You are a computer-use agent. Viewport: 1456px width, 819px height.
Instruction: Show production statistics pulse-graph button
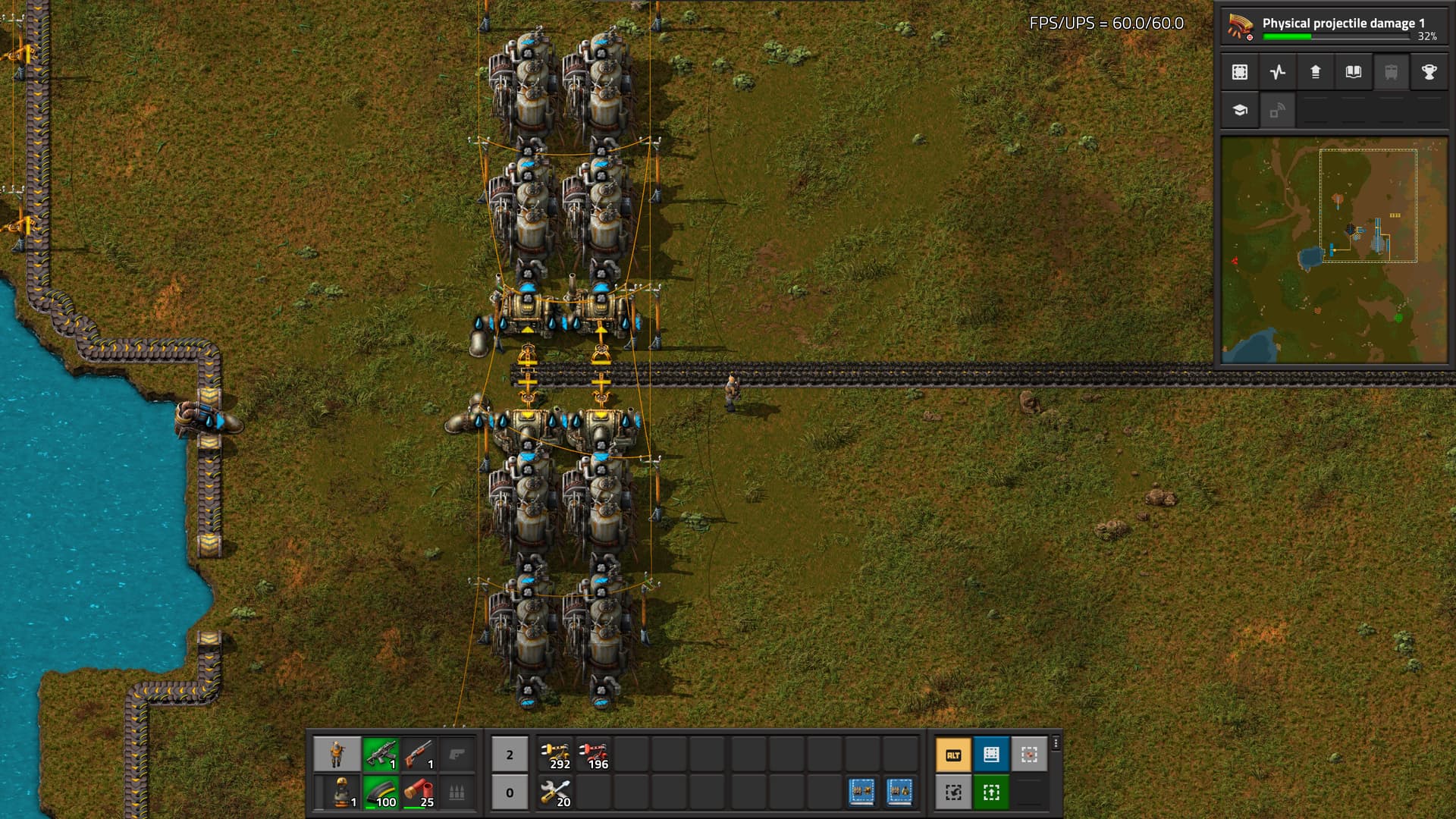coord(1278,73)
